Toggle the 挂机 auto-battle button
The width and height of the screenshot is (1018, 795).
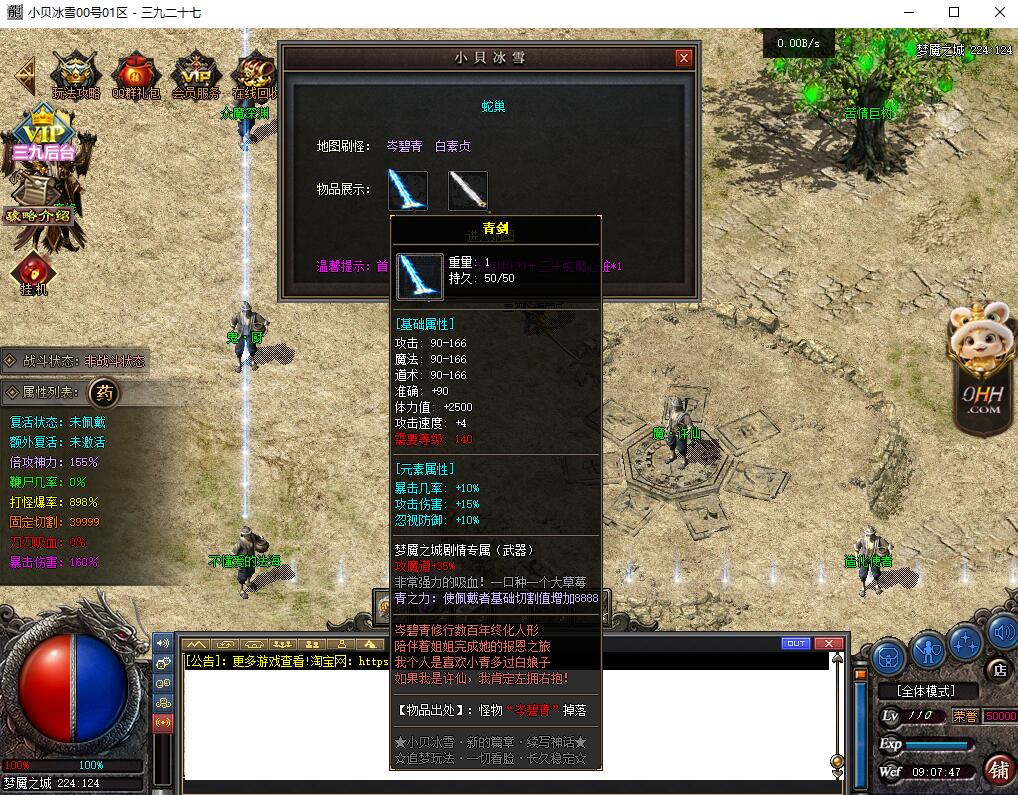click(x=33, y=273)
